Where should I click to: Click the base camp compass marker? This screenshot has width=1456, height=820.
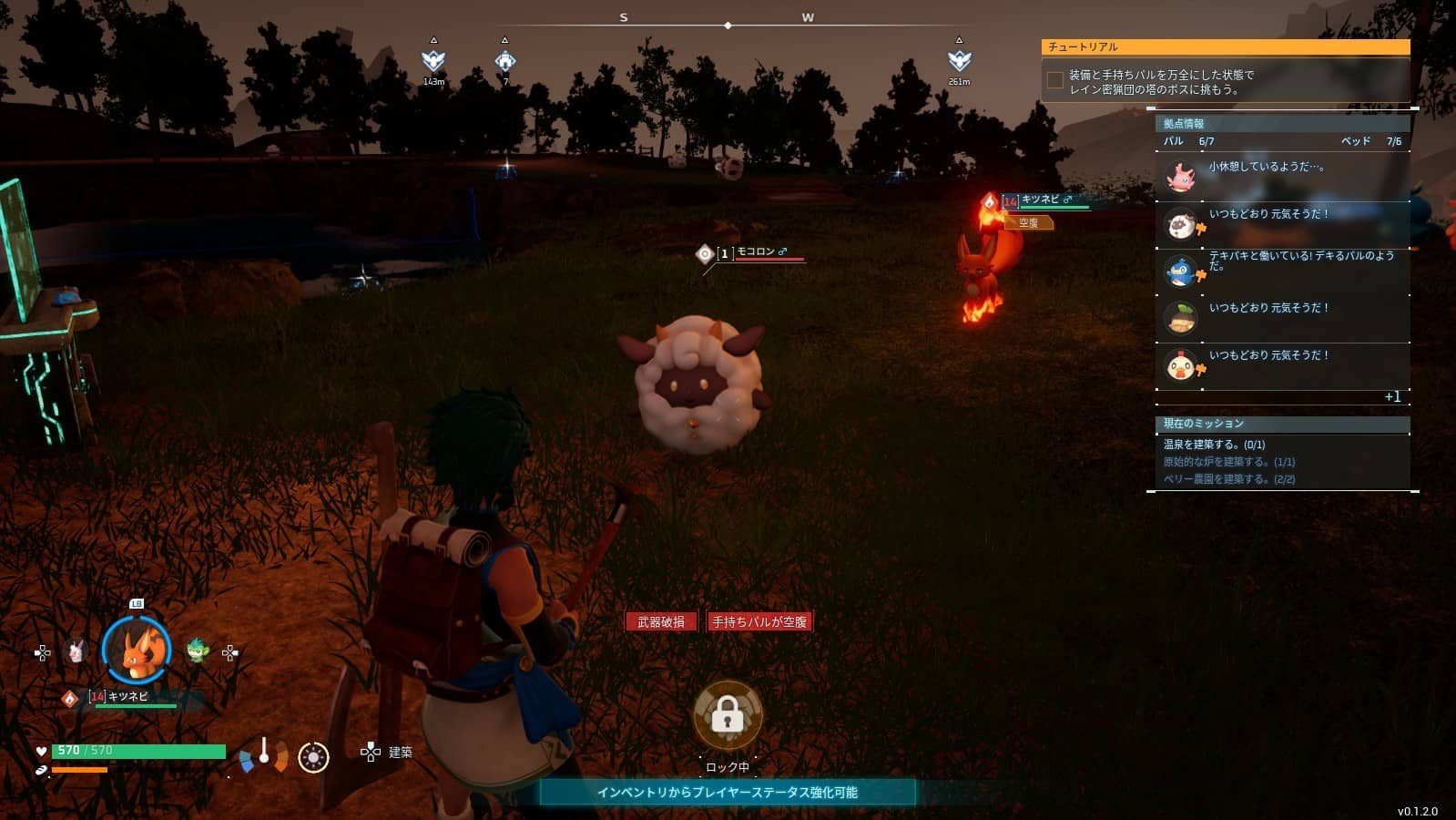coord(505,61)
